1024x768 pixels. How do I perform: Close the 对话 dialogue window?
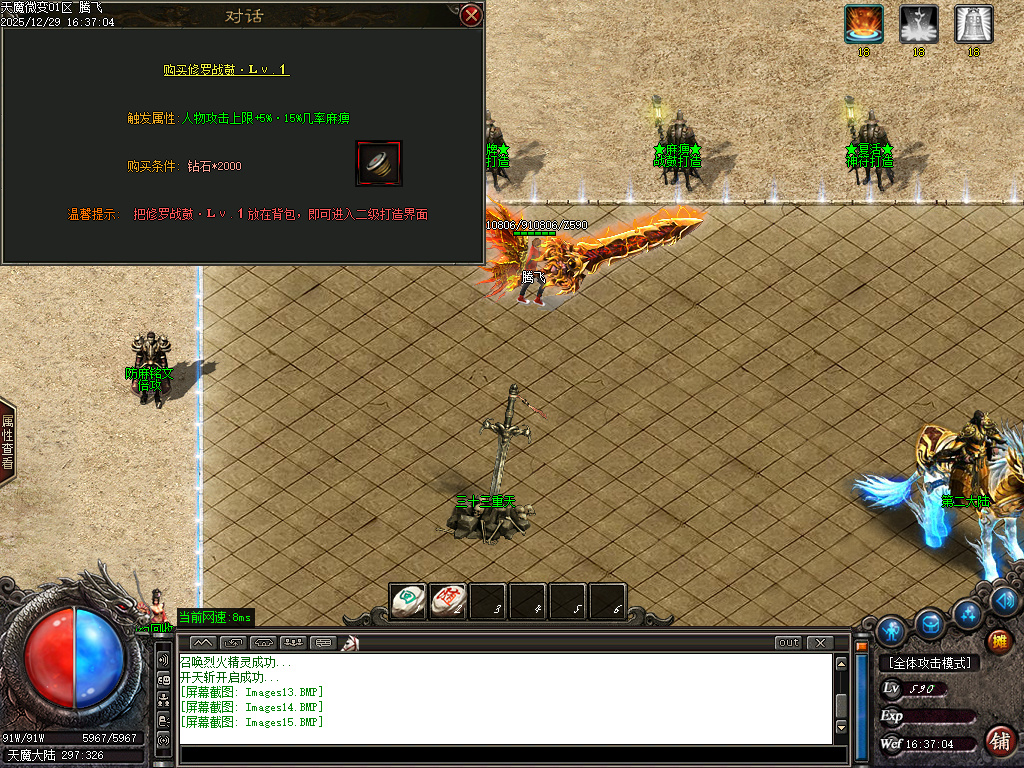pos(471,15)
